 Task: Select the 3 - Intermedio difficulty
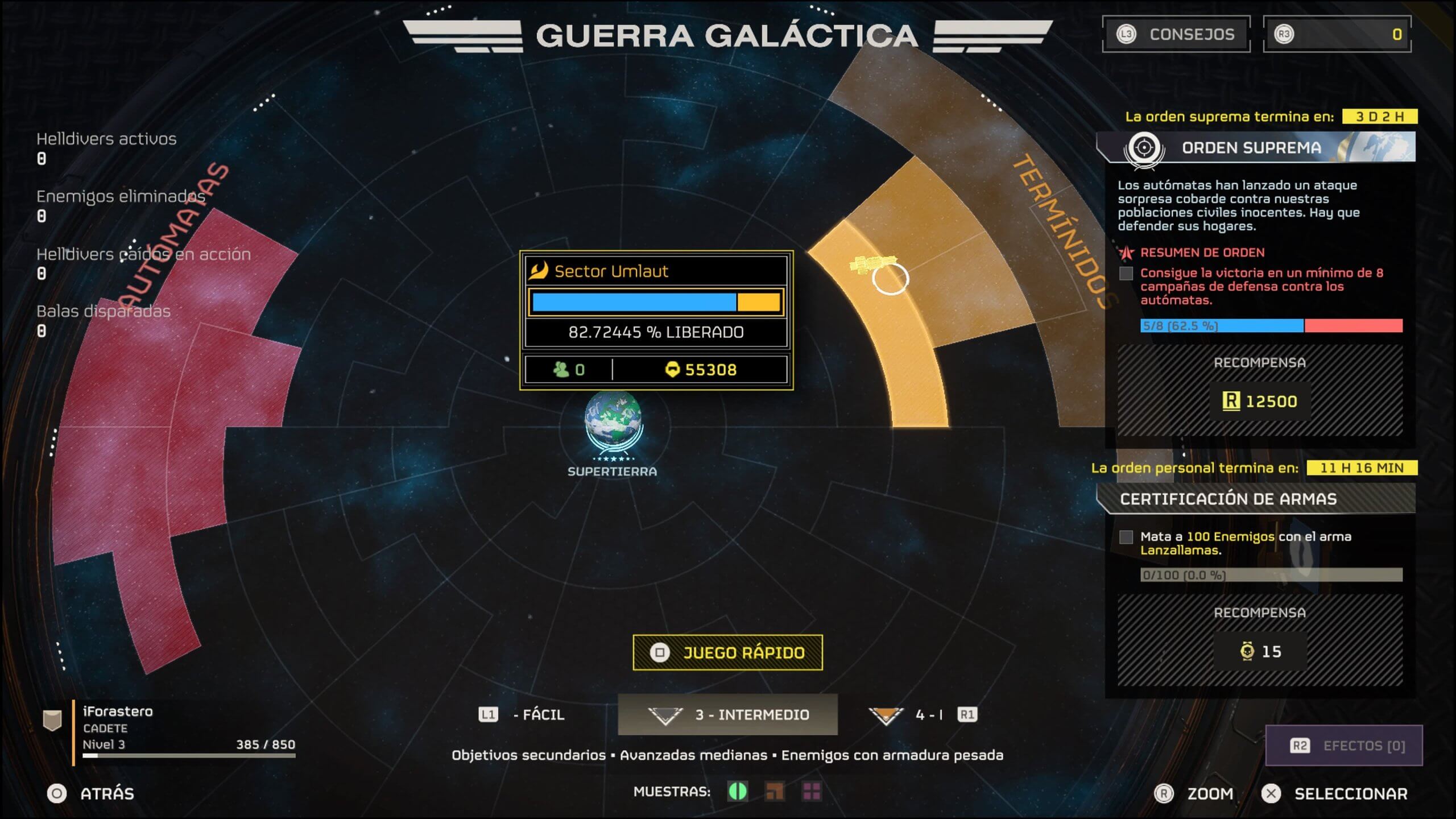coord(727,714)
